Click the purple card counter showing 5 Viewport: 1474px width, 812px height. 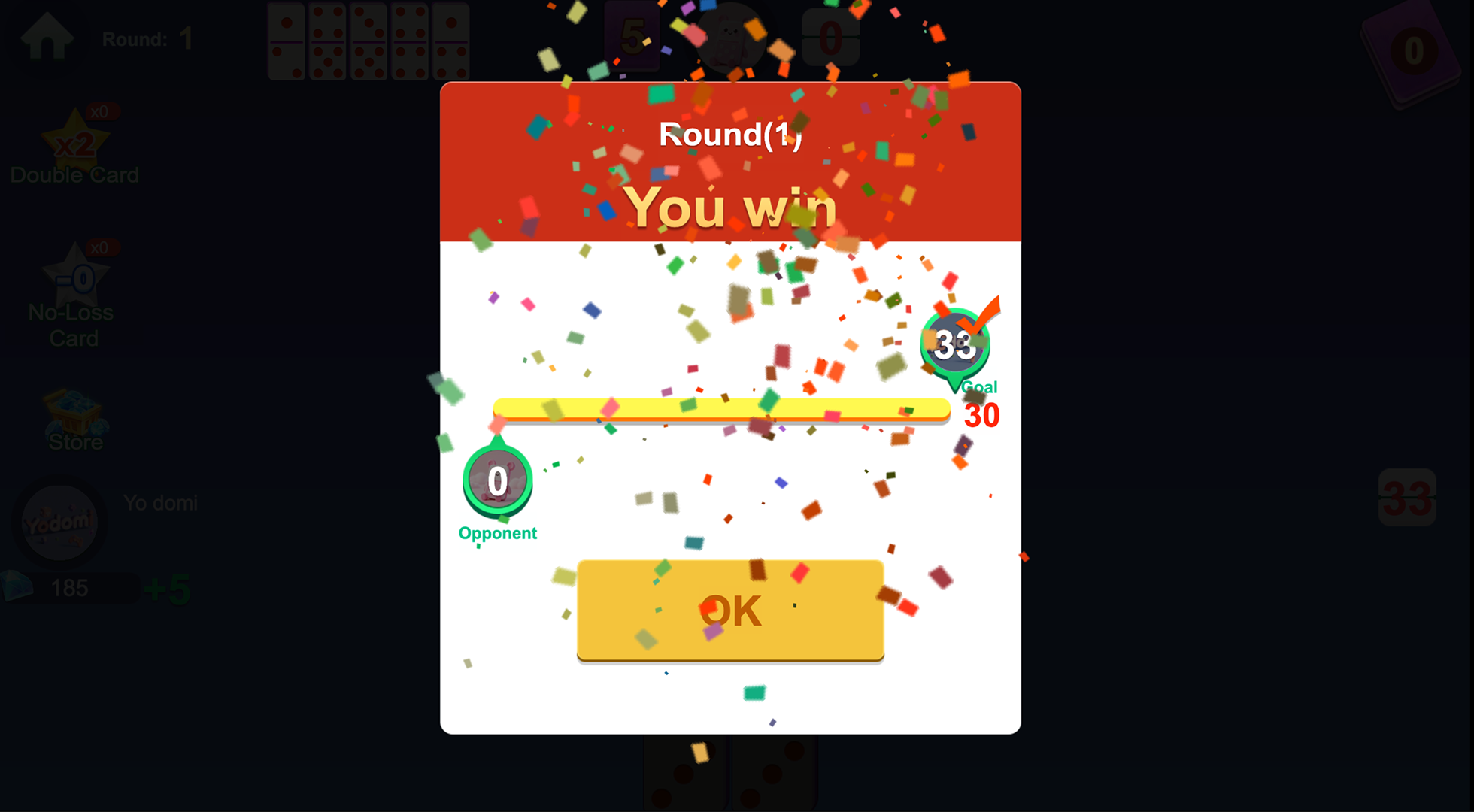[x=632, y=35]
